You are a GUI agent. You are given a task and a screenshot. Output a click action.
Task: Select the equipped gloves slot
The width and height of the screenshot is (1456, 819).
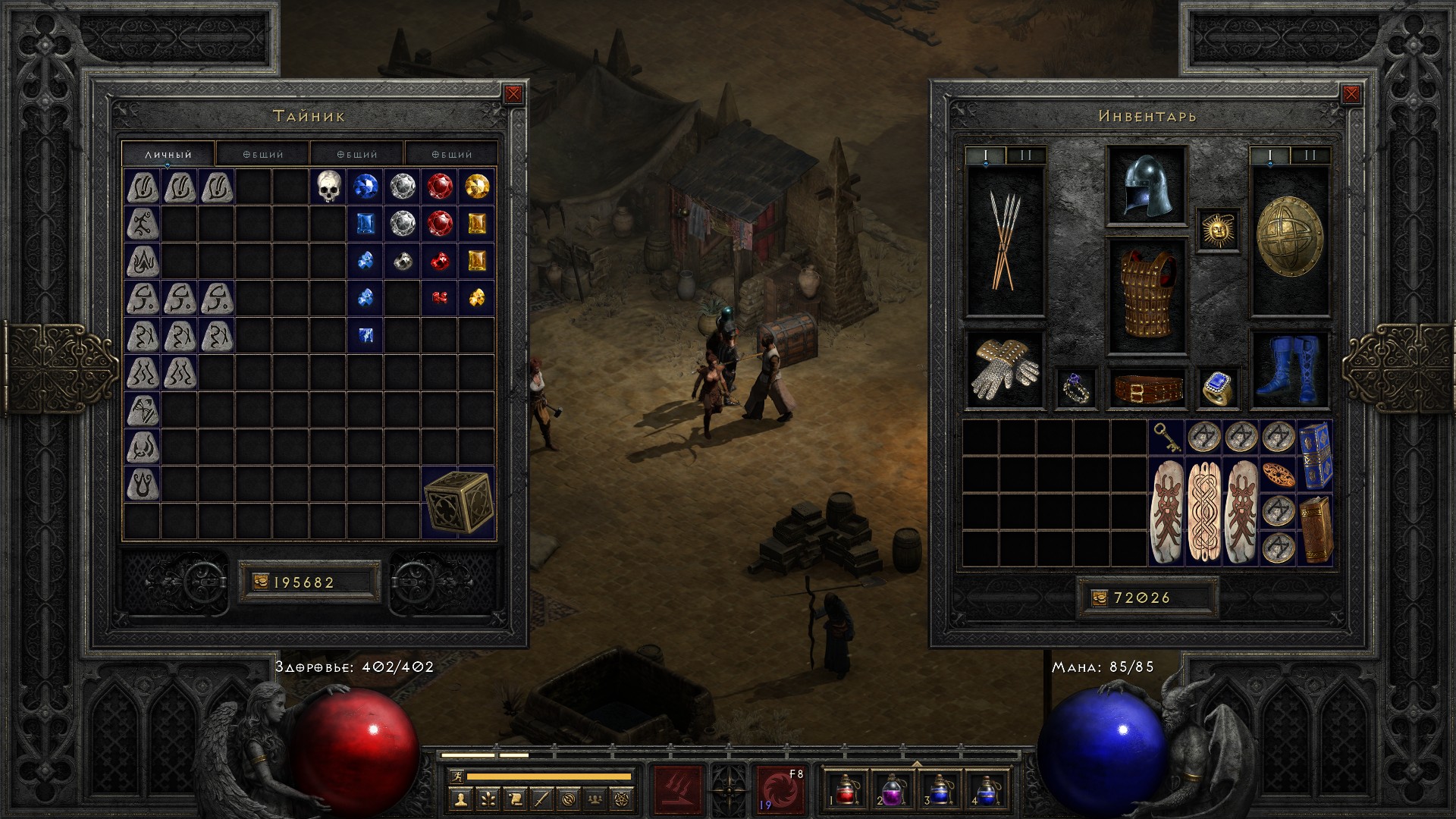[1005, 372]
